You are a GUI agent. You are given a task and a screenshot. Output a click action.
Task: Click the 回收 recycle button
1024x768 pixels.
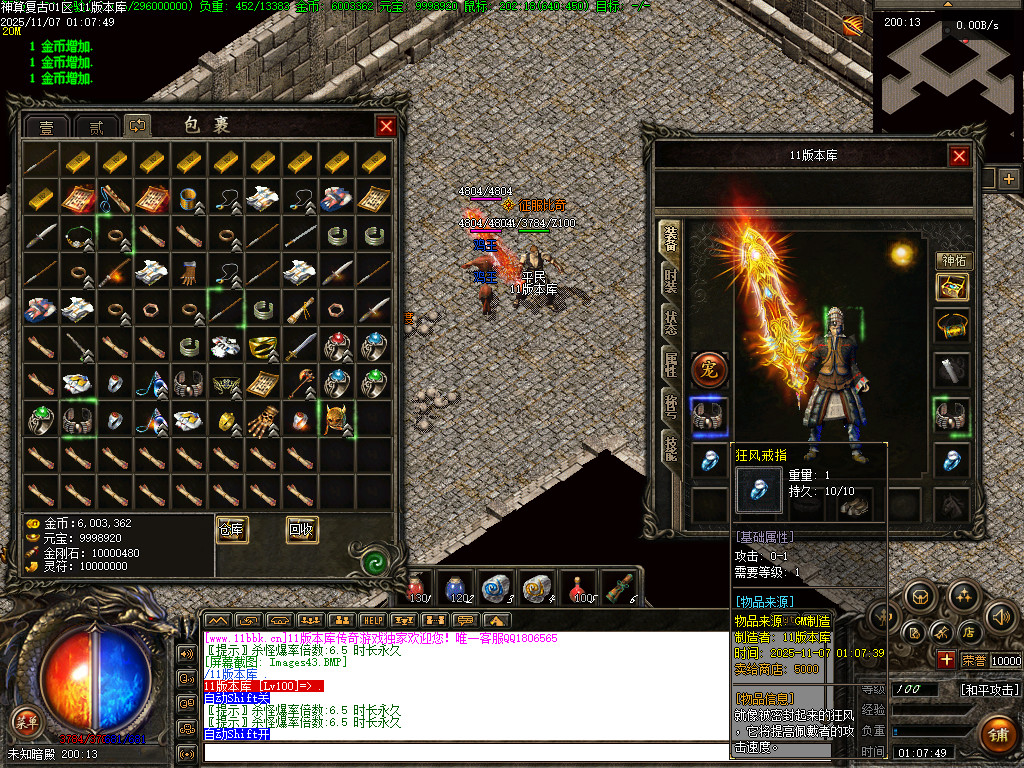(302, 530)
